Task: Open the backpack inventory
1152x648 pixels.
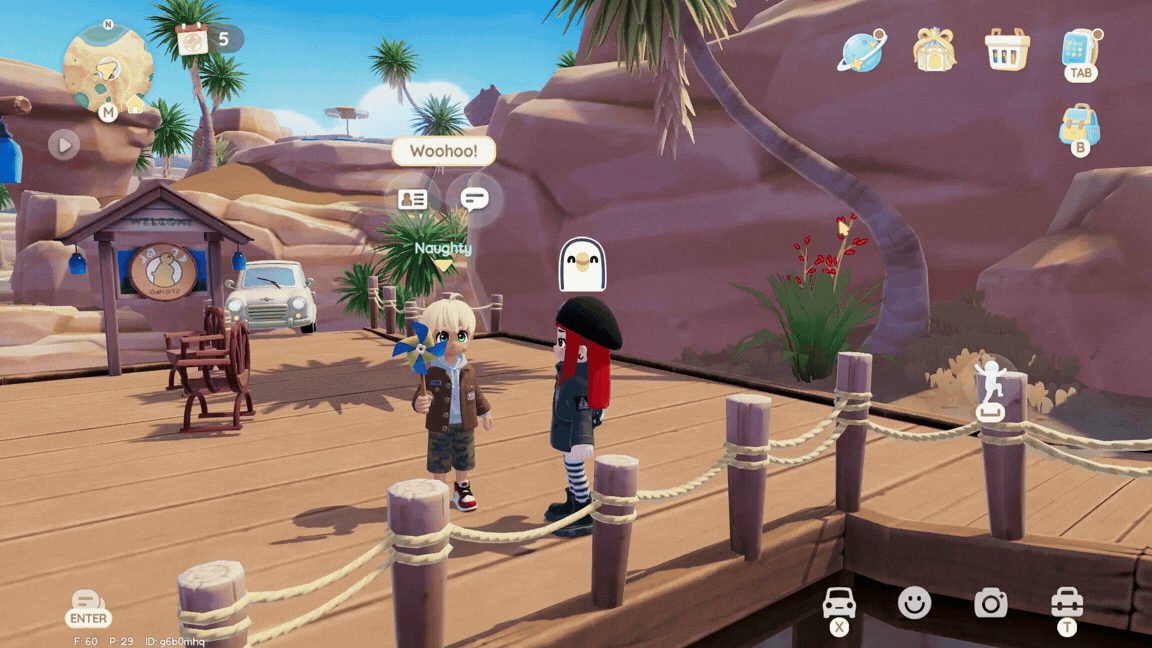Action: [x=1080, y=127]
